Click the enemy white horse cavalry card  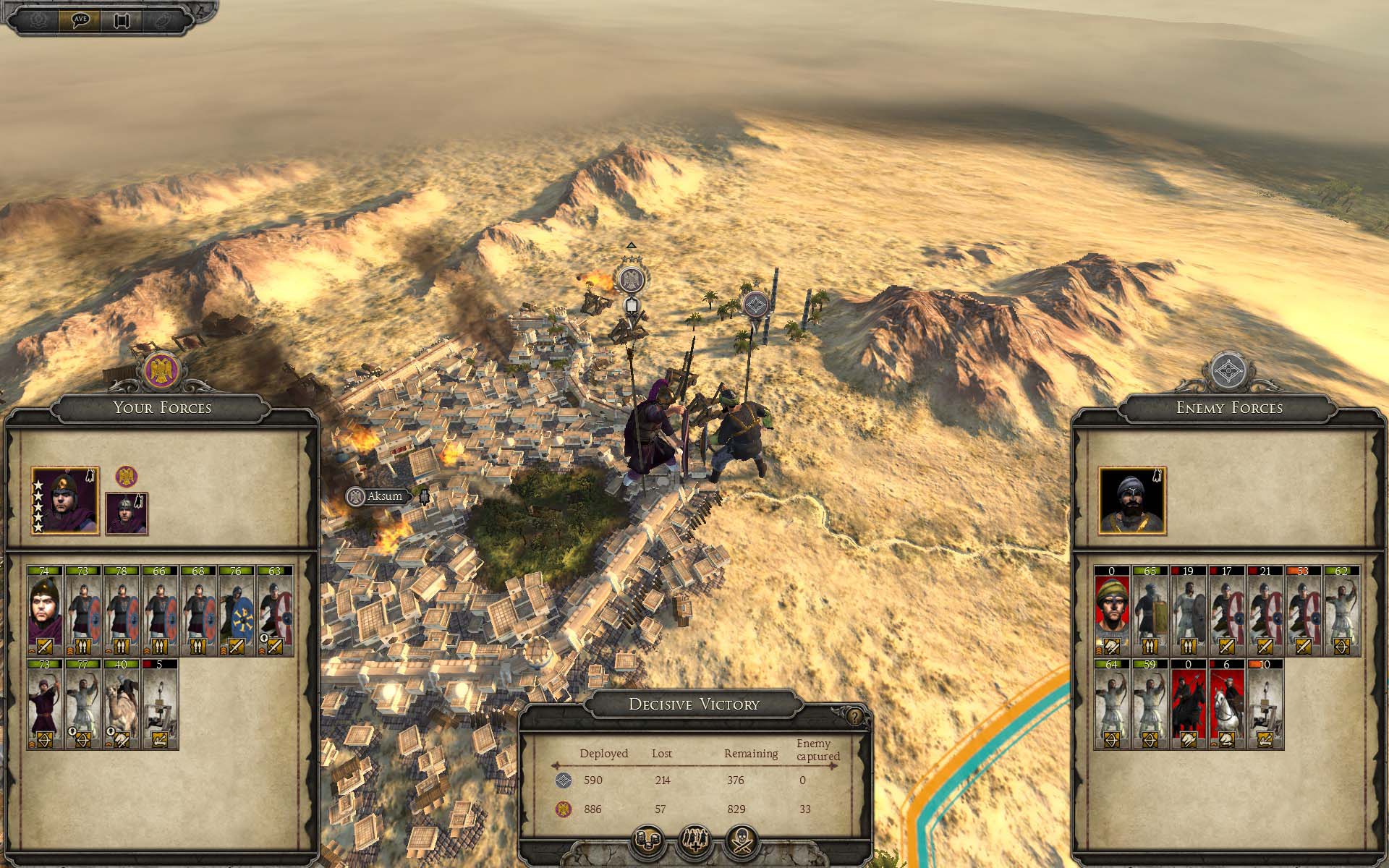click(1226, 705)
